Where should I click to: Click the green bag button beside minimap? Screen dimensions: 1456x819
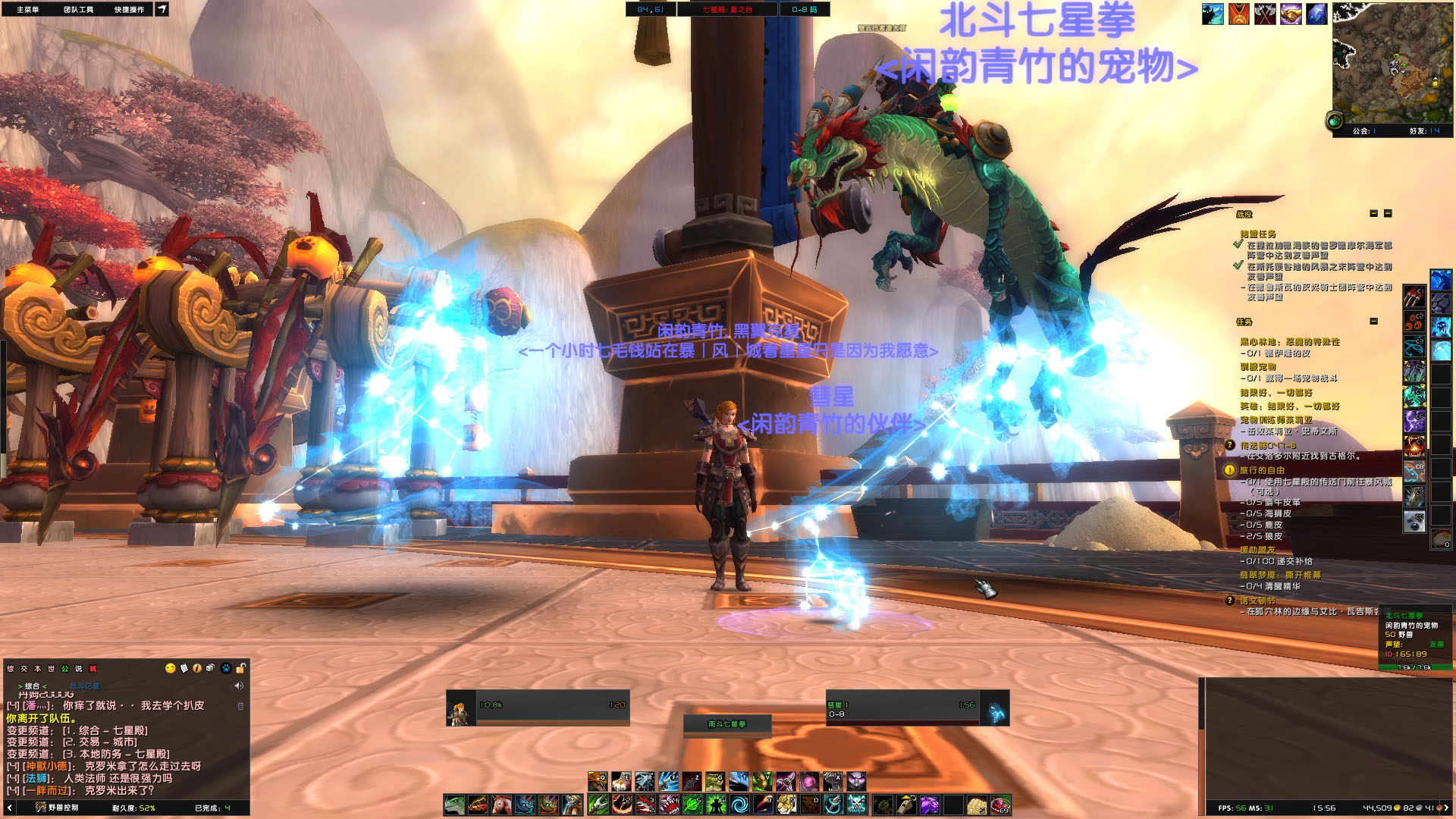point(1335,121)
